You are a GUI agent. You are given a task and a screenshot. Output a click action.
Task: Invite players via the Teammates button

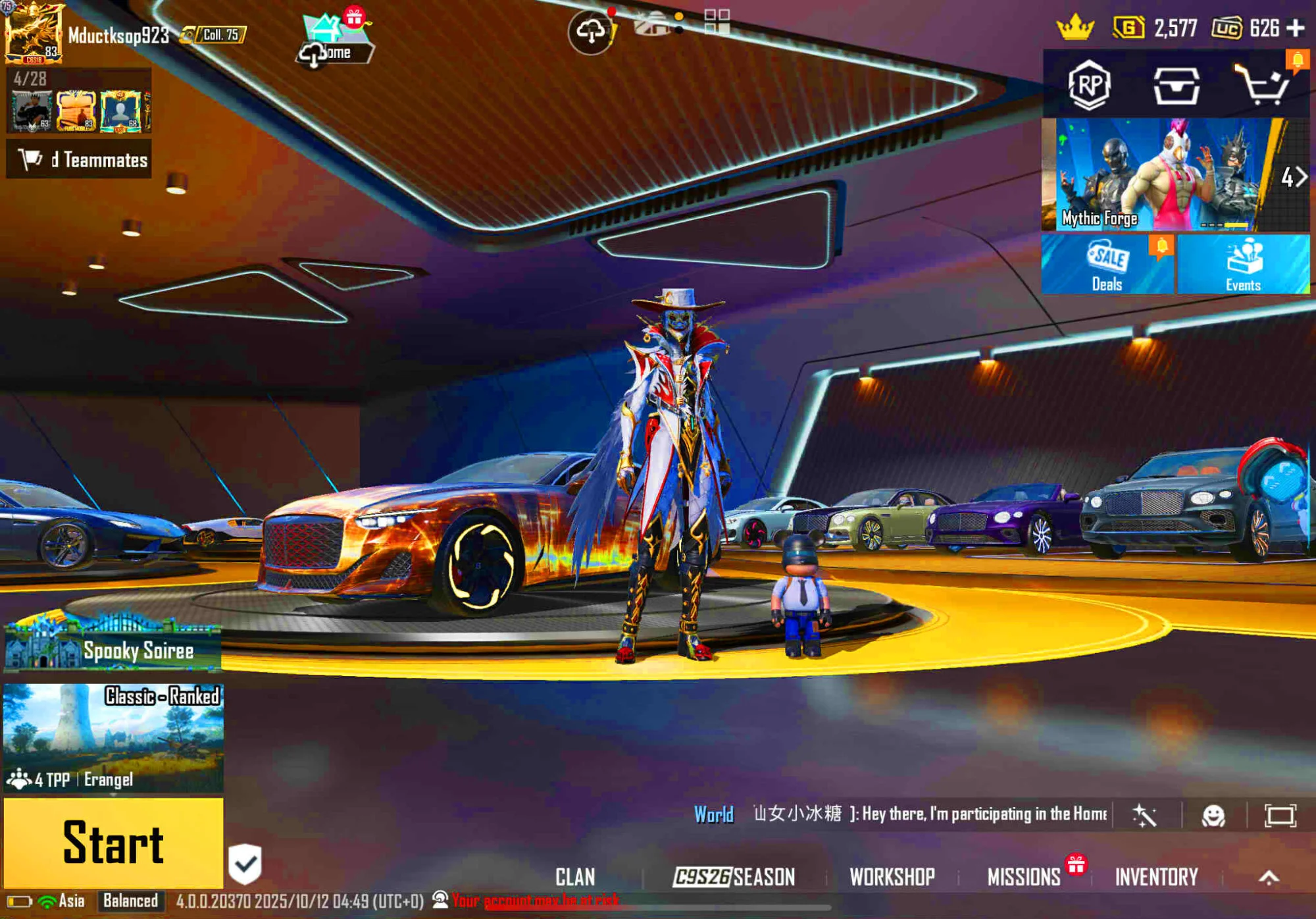[79, 159]
